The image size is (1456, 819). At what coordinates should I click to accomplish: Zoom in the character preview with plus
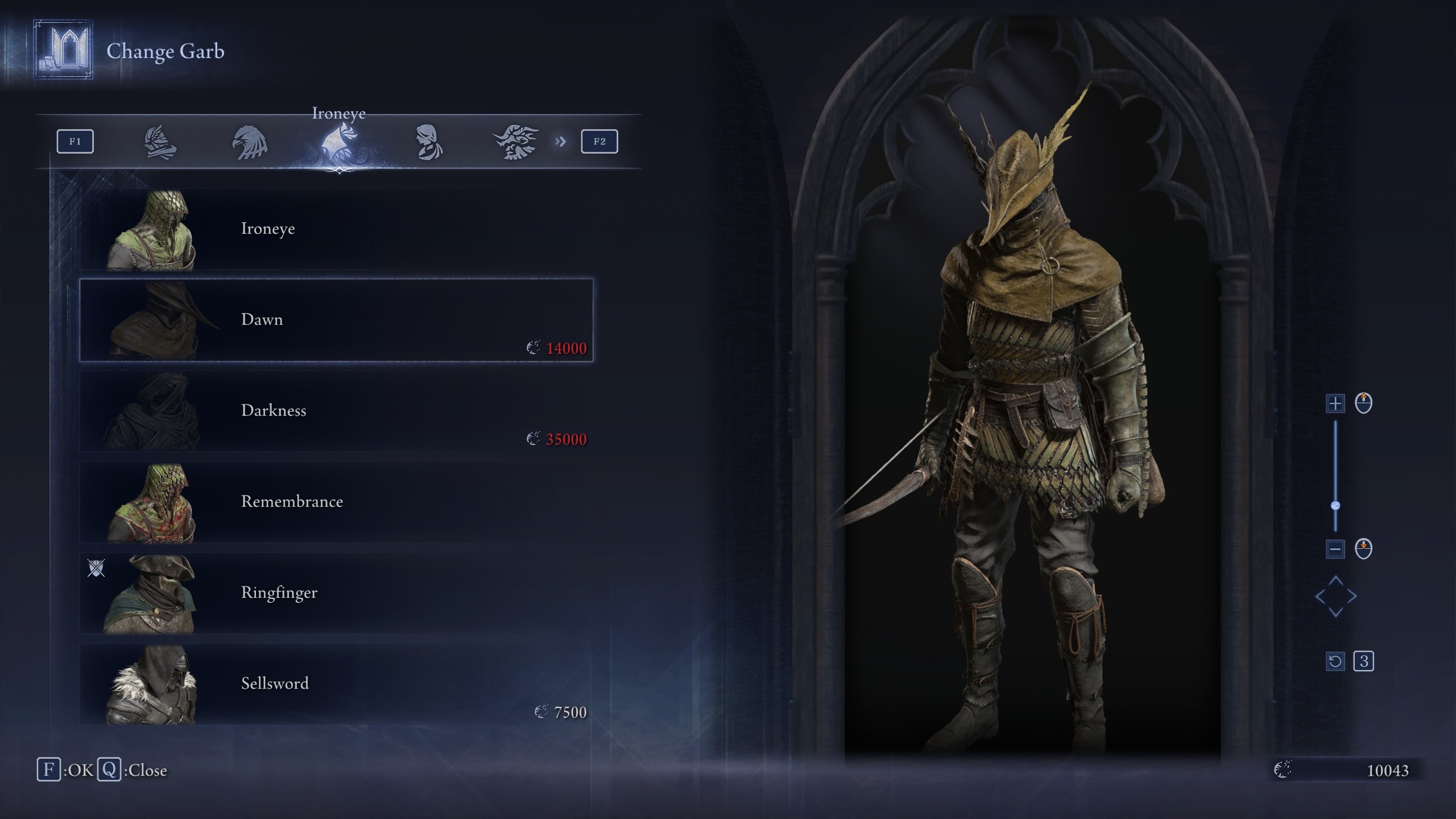(x=1335, y=404)
